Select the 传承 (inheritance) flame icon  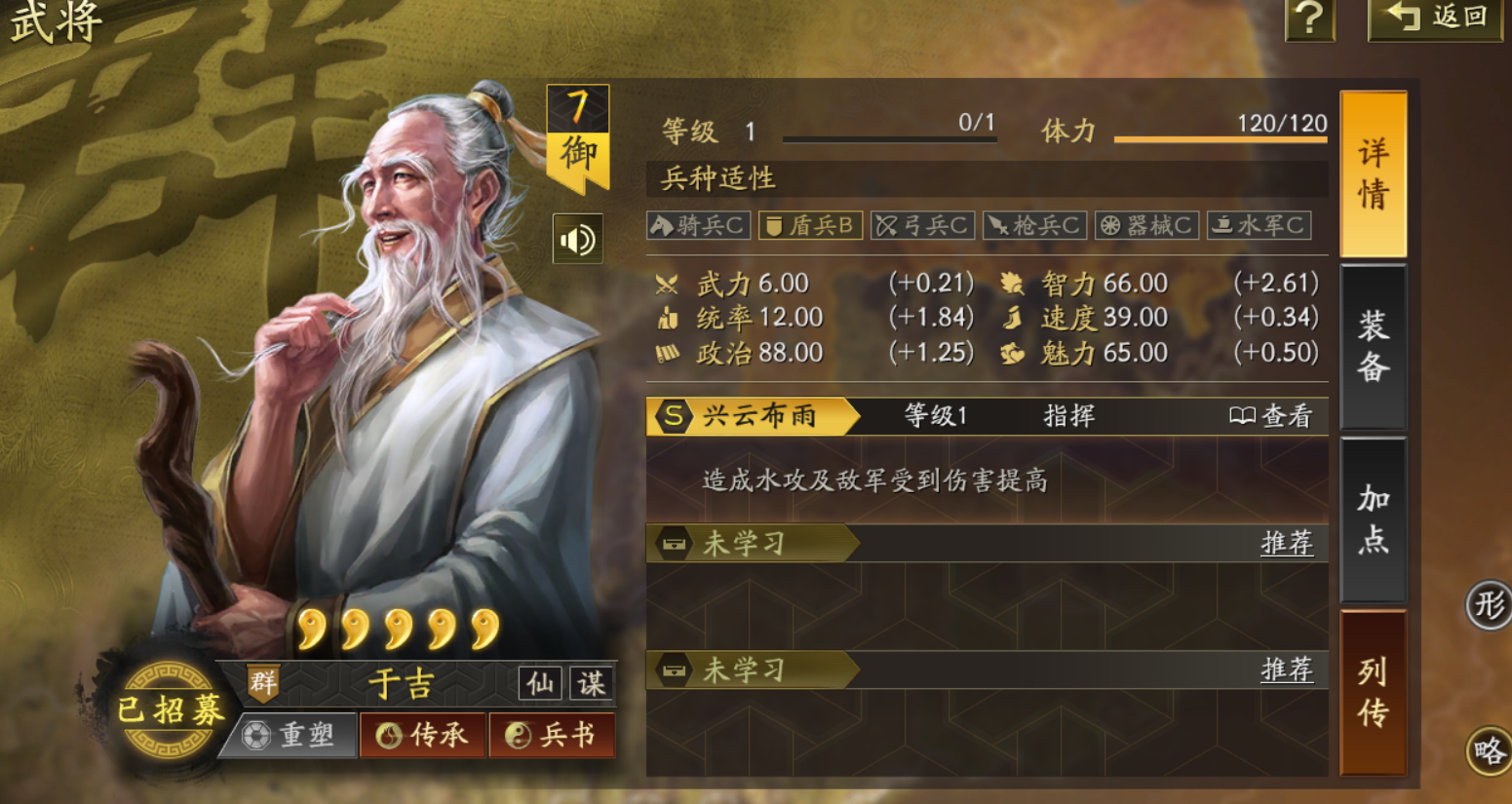[423, 737]
